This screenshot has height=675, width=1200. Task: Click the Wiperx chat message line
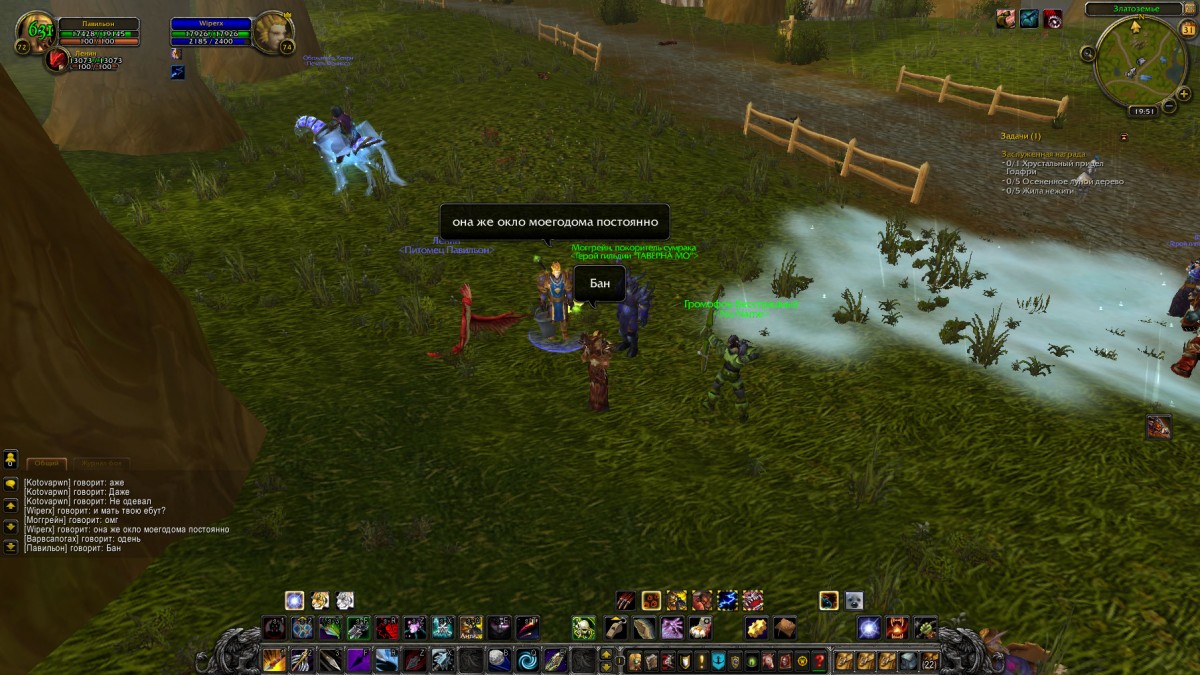[x=127, y=529]
